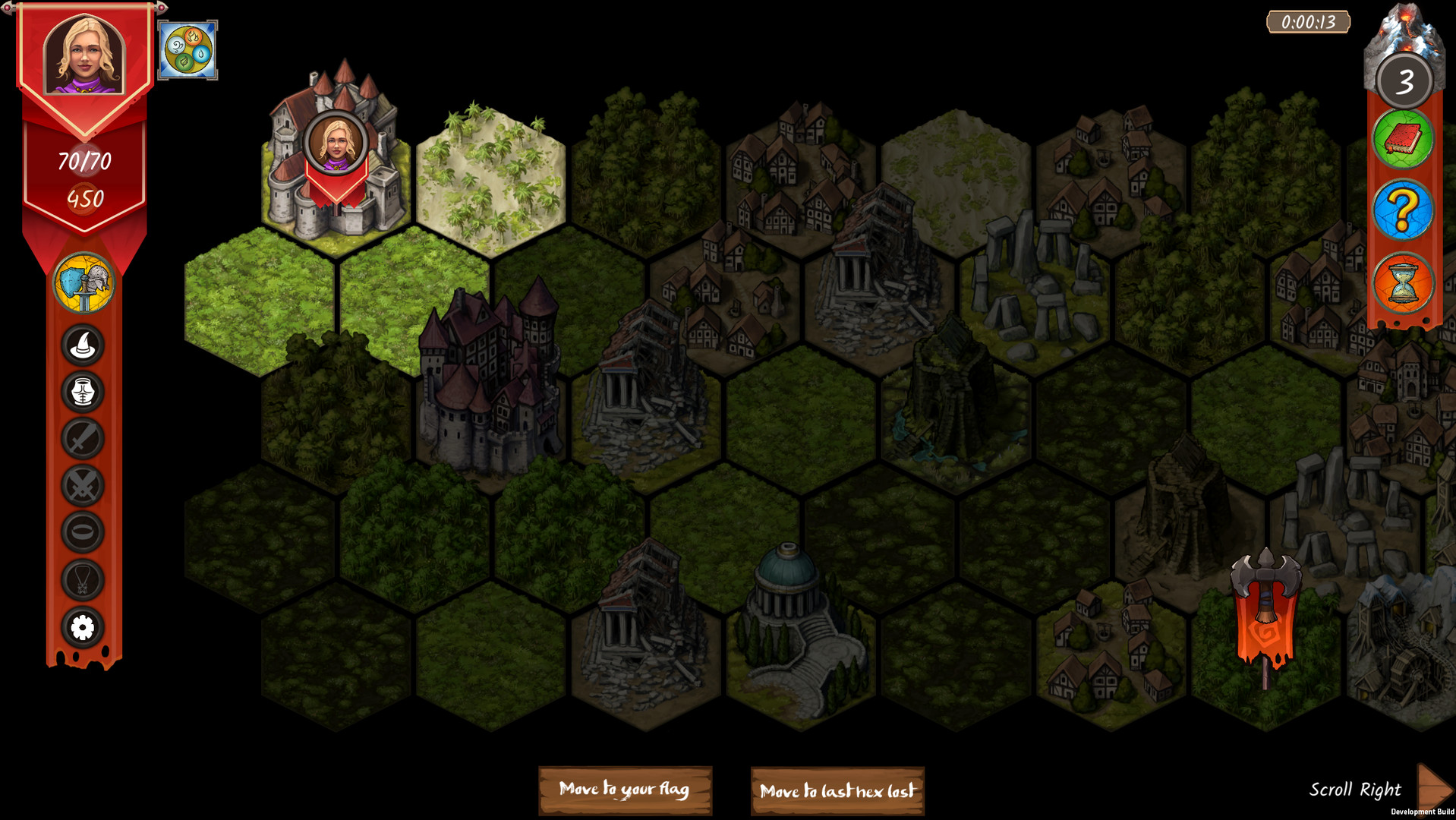Select the necklace amulet slot
This screenshot has width=1456, height=820.
83,580
